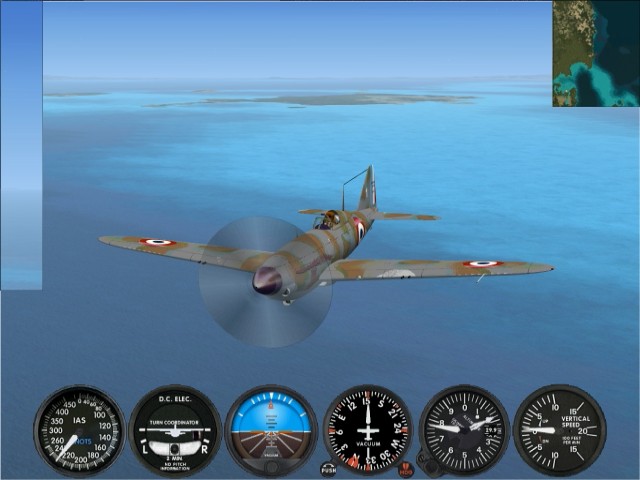The image size is (640, 480).
Task: Click the PUSH knob under heading gyro
Action: point(329,467)
